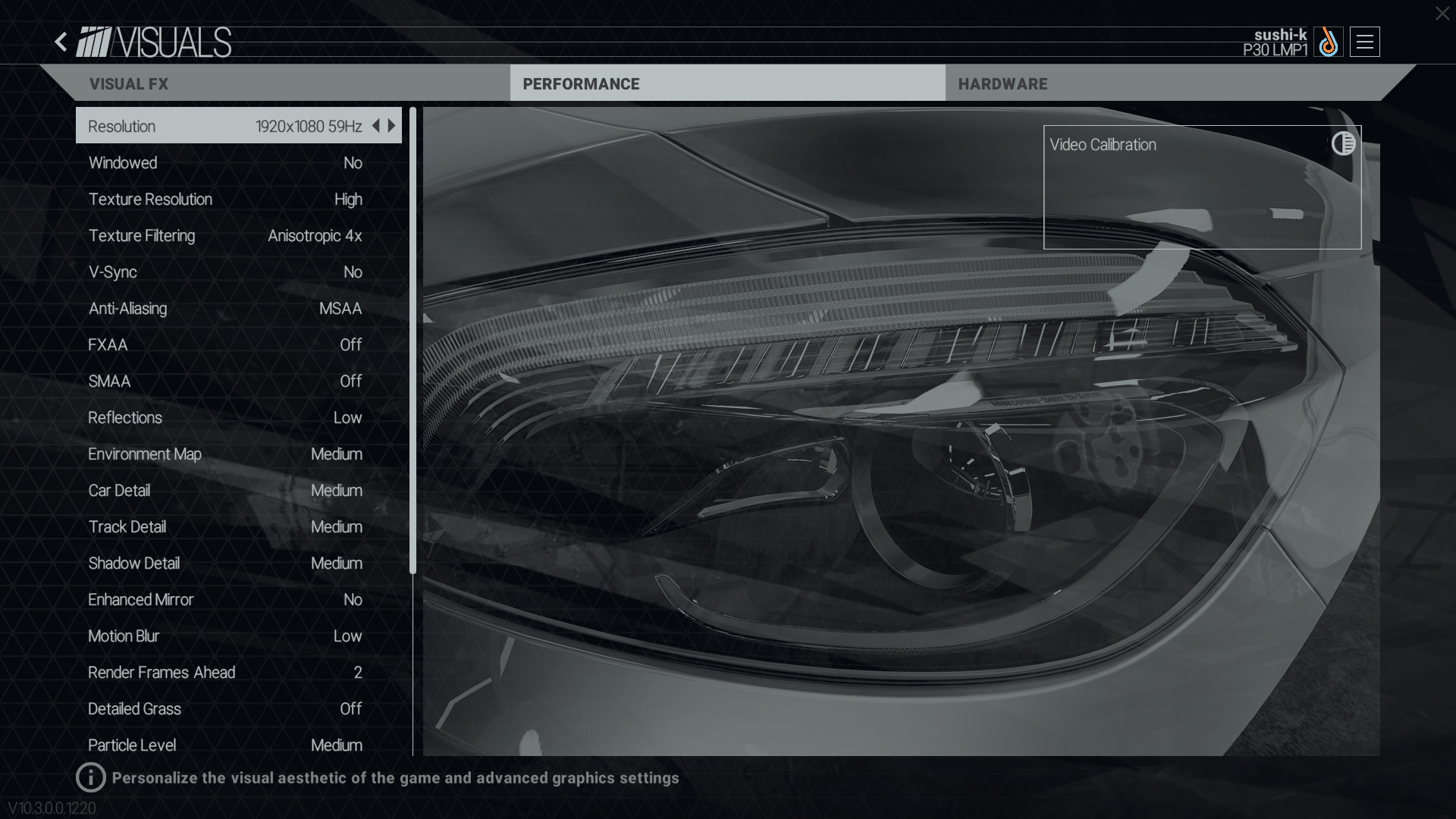Click the sushi-k profile emblem
The image size is (1456, 819).
(x=1328, y=42)
